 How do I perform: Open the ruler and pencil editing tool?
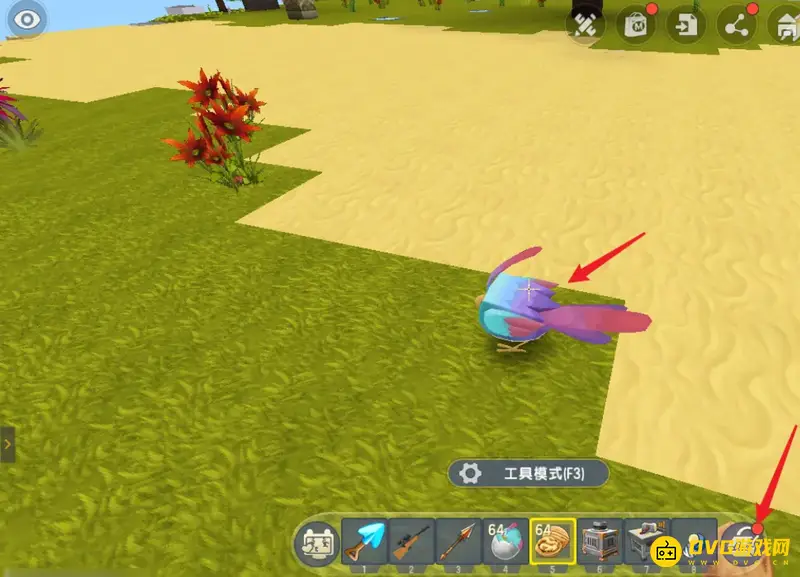[586, 26]
